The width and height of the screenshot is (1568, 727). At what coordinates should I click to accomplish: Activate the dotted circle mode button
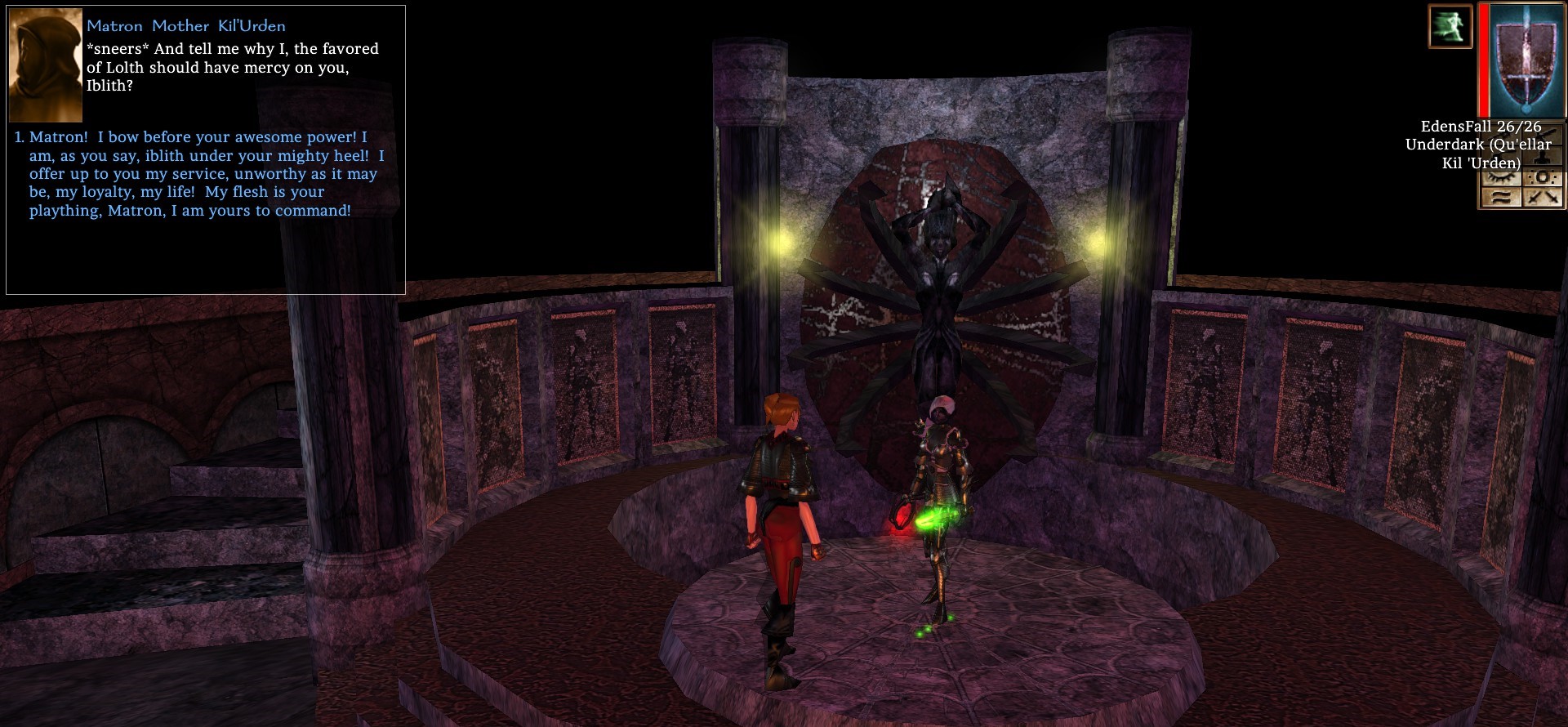[x=1543, y=177]
